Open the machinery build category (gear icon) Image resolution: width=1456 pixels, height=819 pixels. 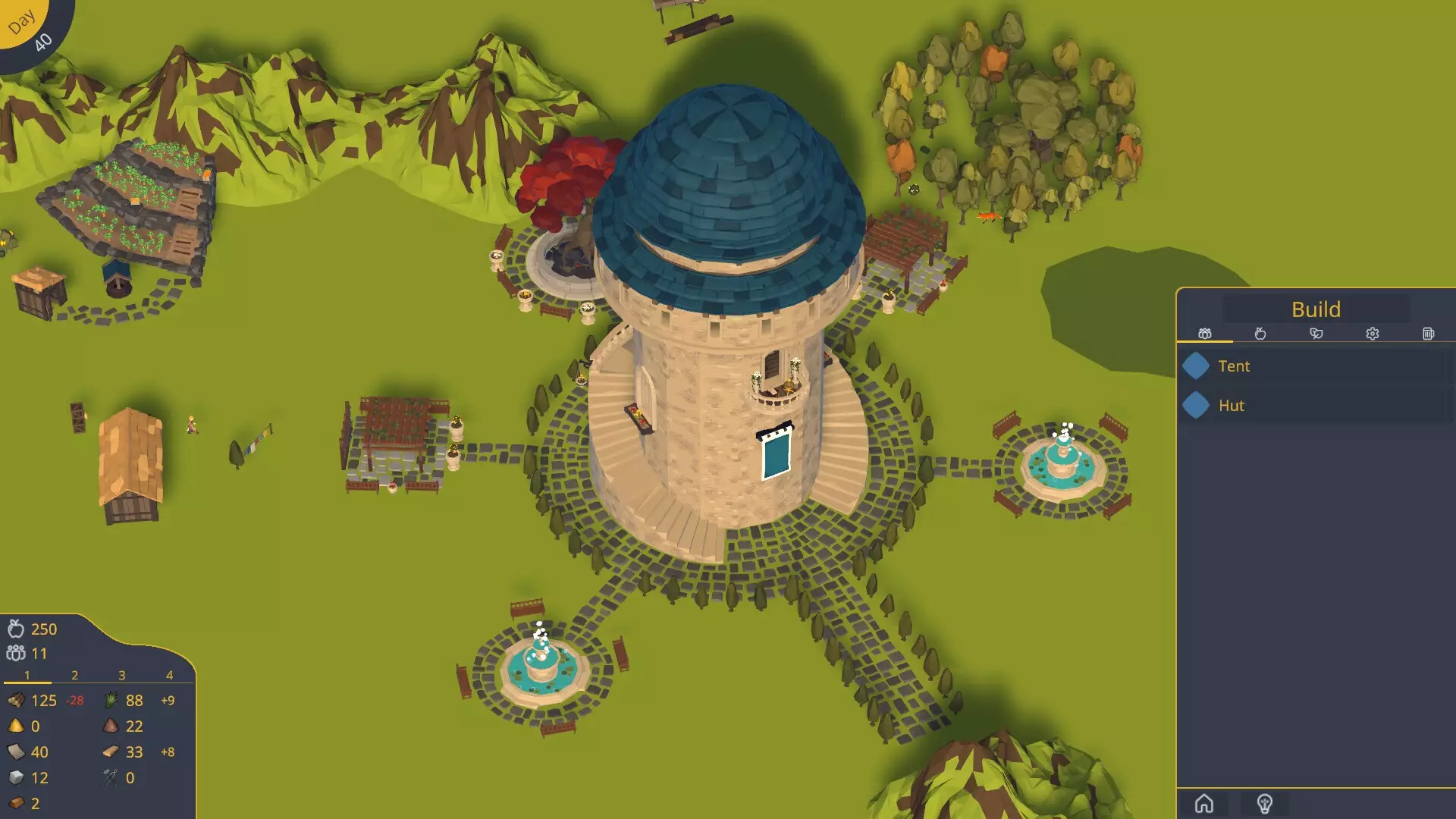1372,334
